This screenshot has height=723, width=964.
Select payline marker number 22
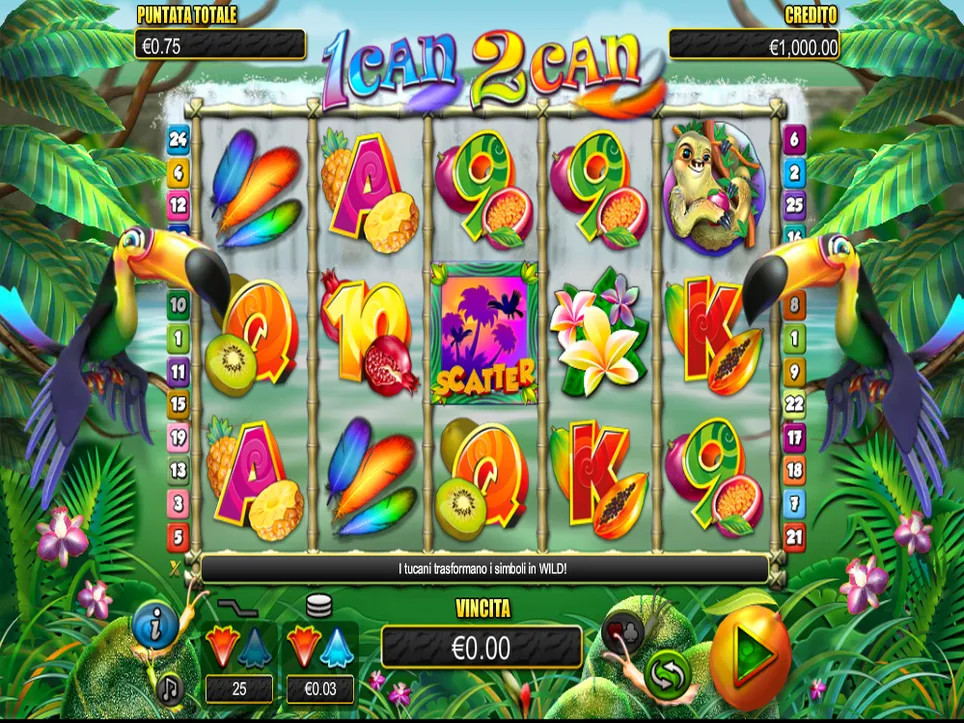pos(795,404)
